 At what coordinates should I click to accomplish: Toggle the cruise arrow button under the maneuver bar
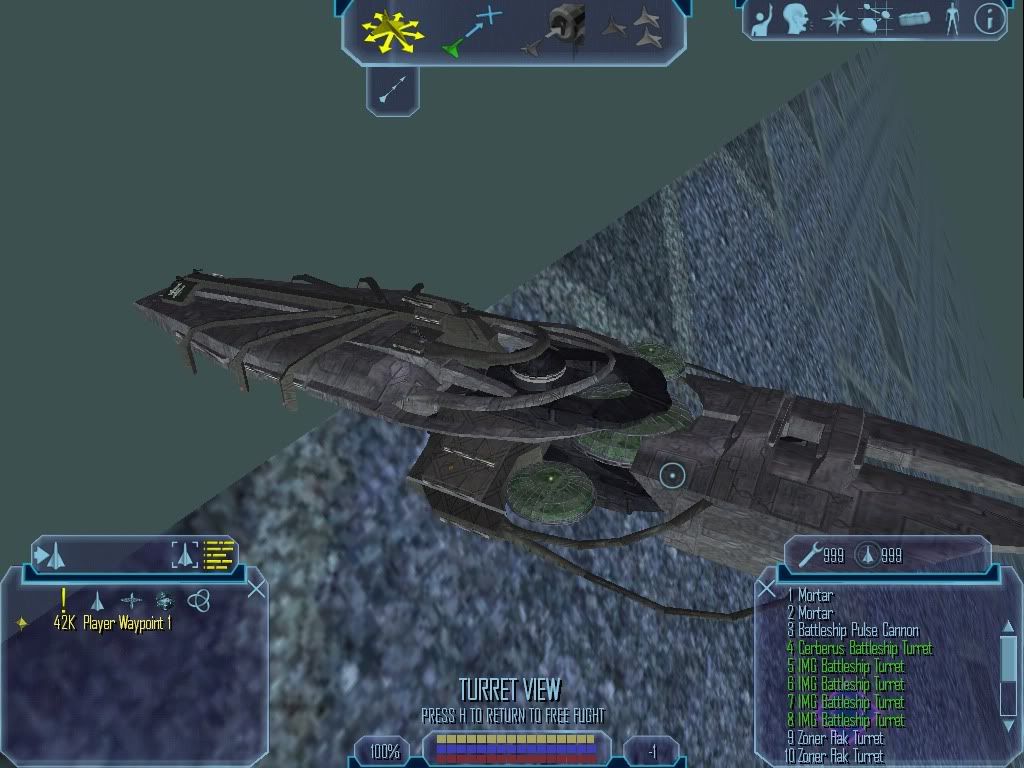click(391, 91)
